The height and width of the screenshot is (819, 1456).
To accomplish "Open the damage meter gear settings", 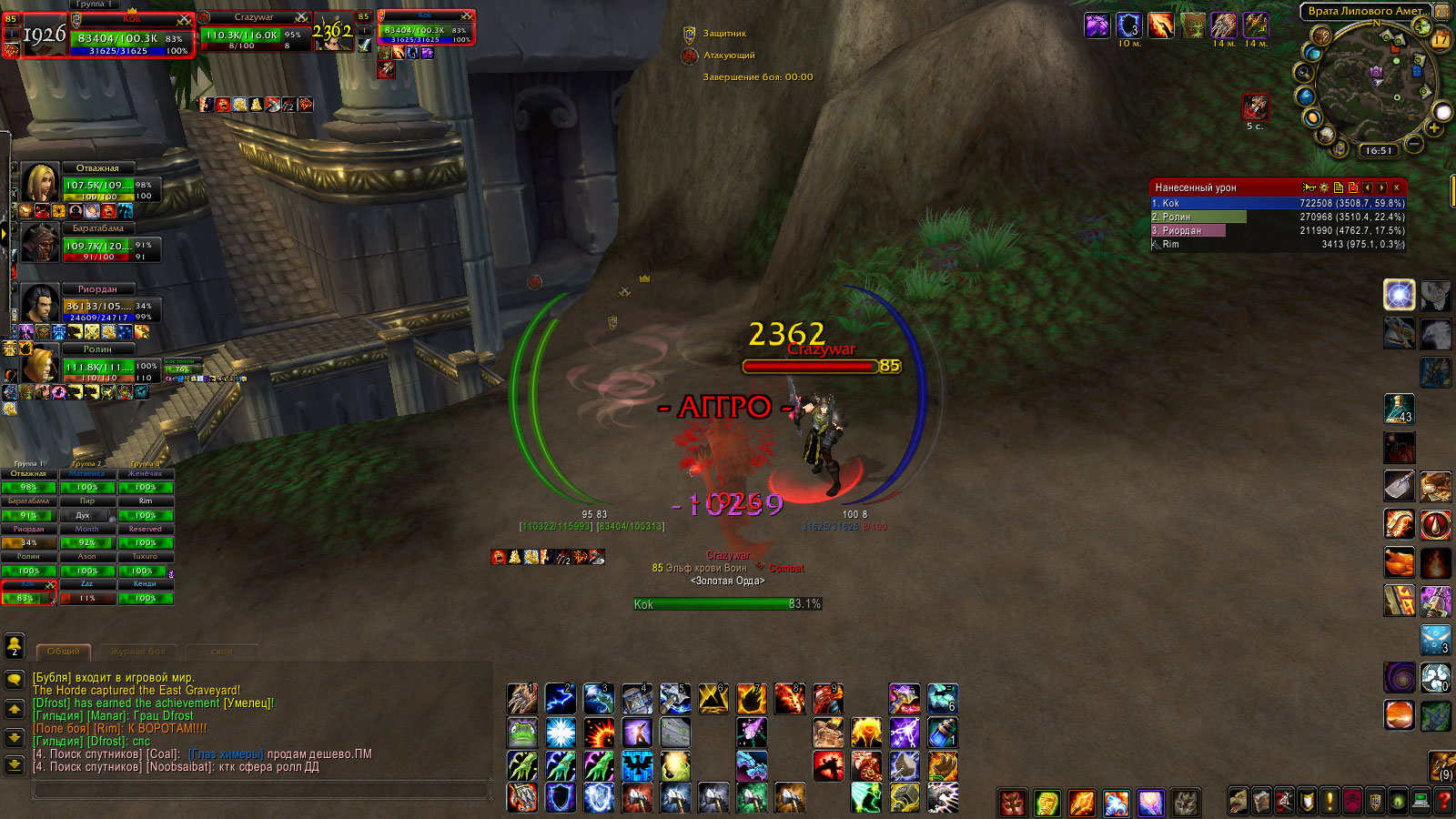I will (x=1324, y=187).
